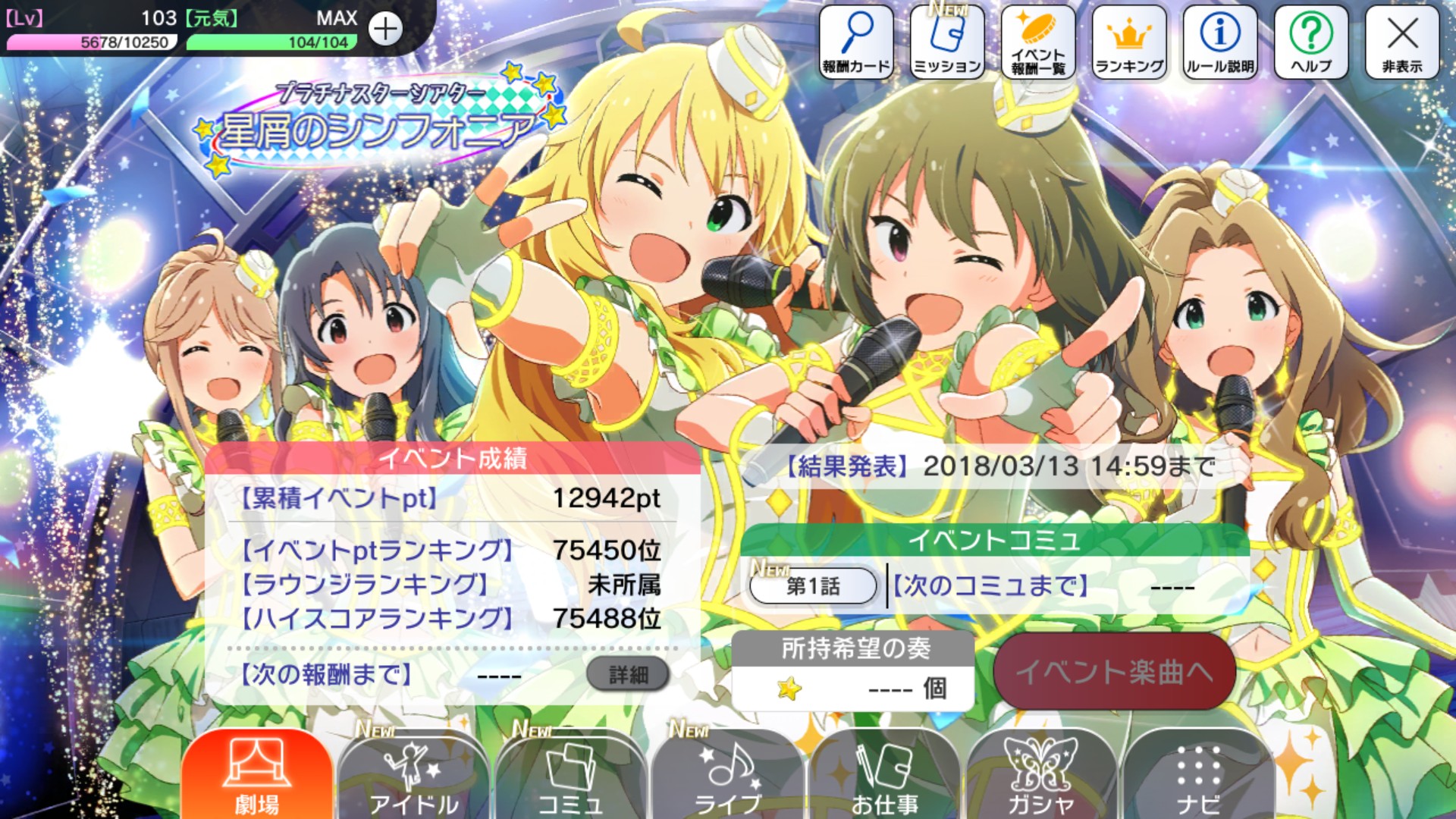Tap the plus icon to recover 元気
Image resolution: width=1456 pixels, height=819 pixels.
click(x=387, y=30)
